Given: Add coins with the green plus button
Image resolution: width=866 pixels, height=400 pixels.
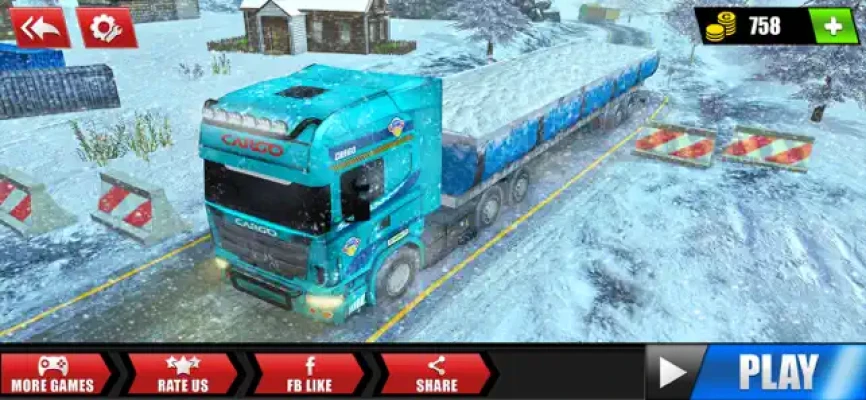Looking at the screenshot, I should pos(833,26).
